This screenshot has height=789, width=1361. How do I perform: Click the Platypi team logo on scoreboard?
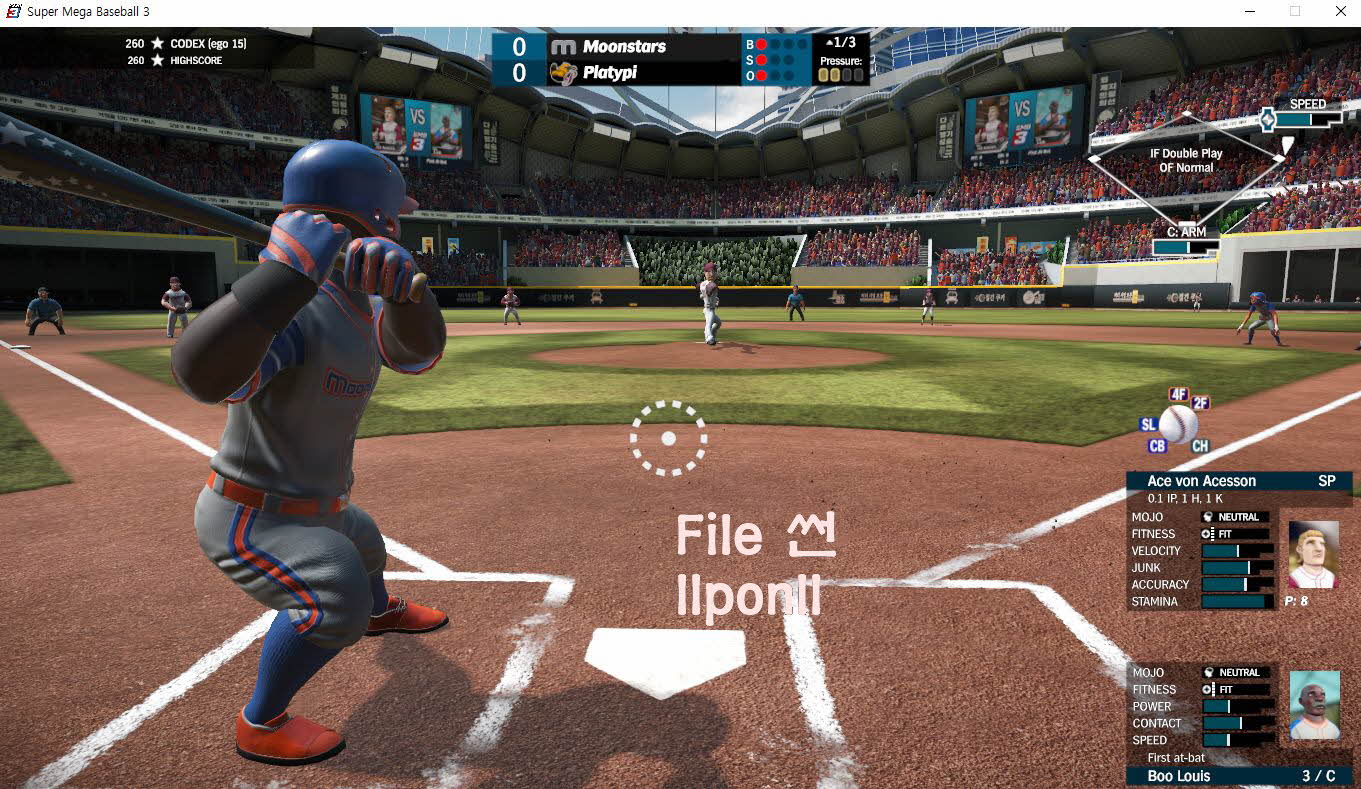tap(564, 73)
